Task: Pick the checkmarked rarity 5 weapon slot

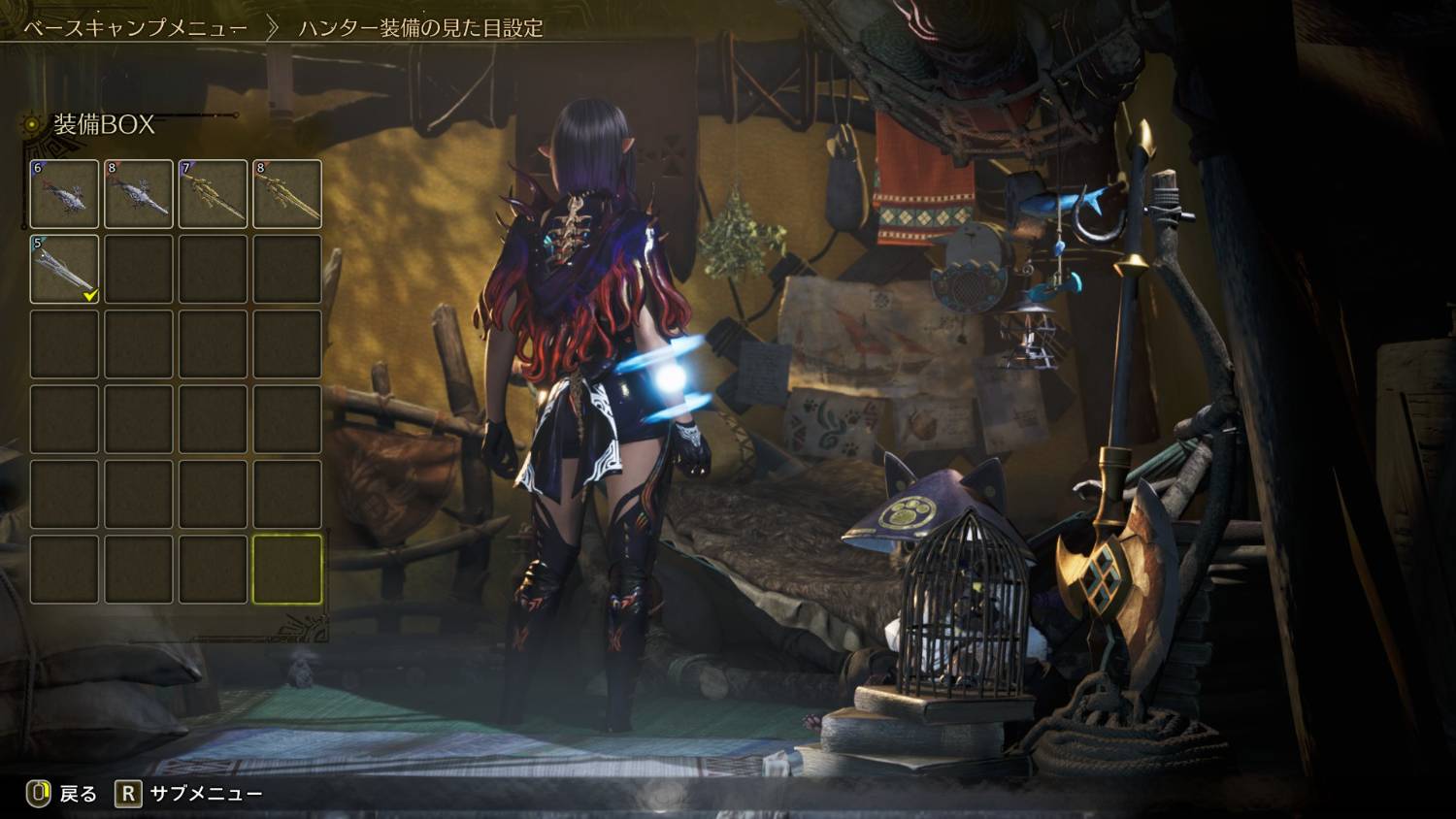Action: click(64, 269)
